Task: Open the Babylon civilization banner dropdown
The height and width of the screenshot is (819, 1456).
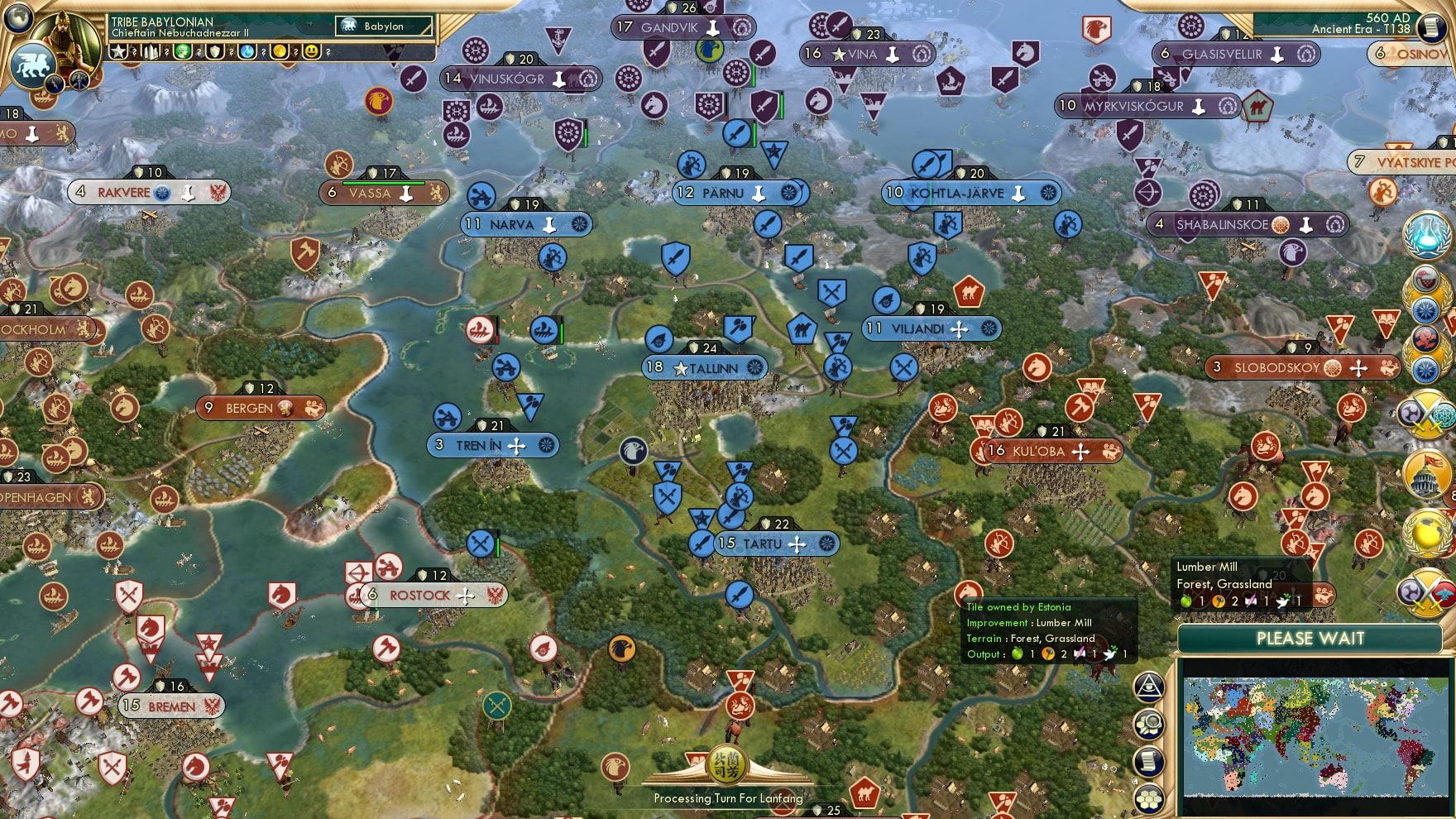Action: pyautogui.click(x=385, y=26)
